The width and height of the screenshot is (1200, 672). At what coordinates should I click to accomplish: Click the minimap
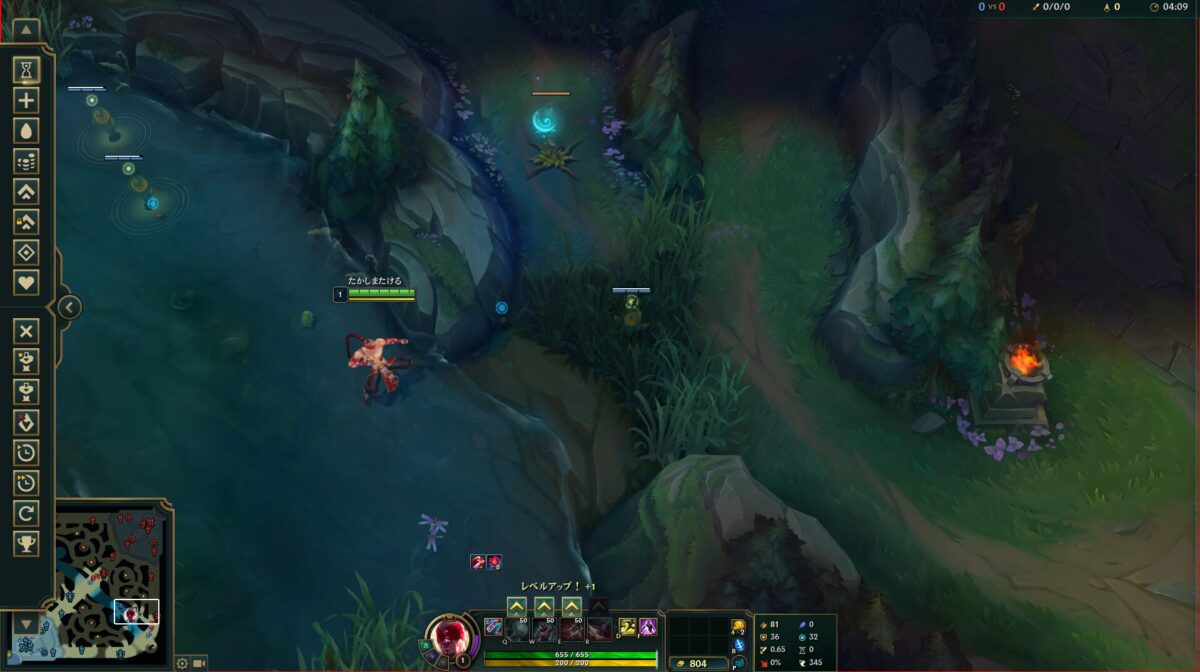pyautogui.click(x=112, y=581)
